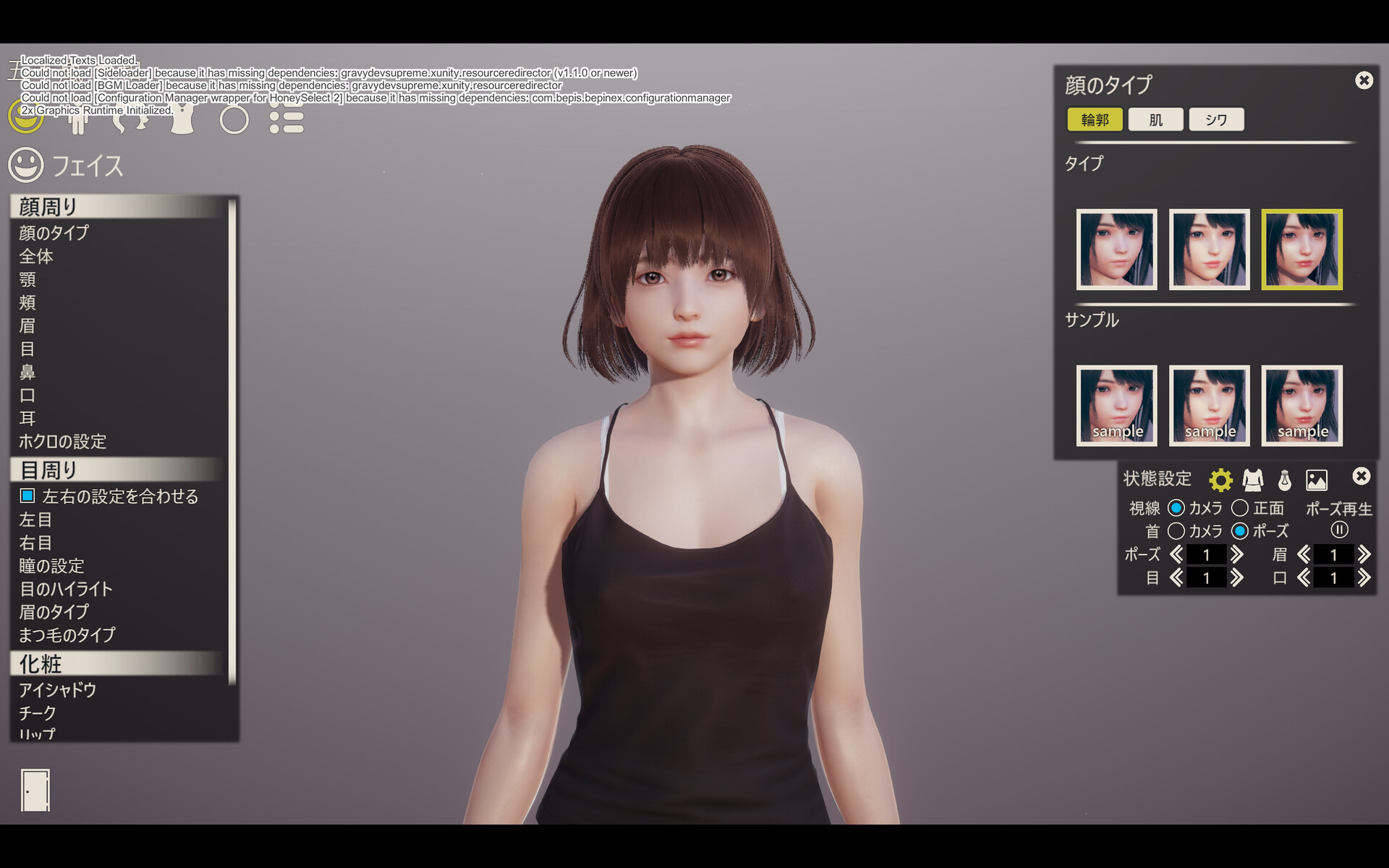This screenshot has height=868, width=1389.
Task: Open the background image icon
Action: [x=1317, y=480]
